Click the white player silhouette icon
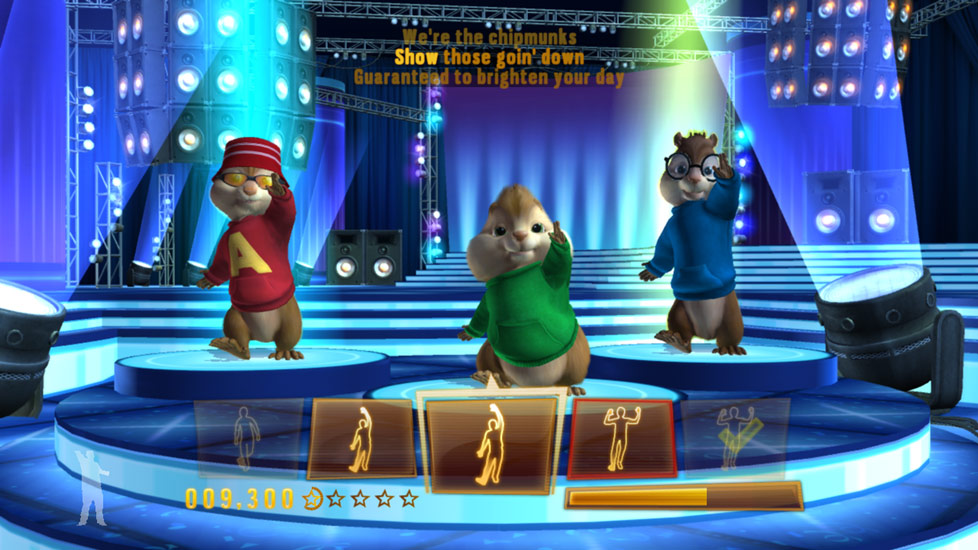Screen dimensions: 978x550 93,487
